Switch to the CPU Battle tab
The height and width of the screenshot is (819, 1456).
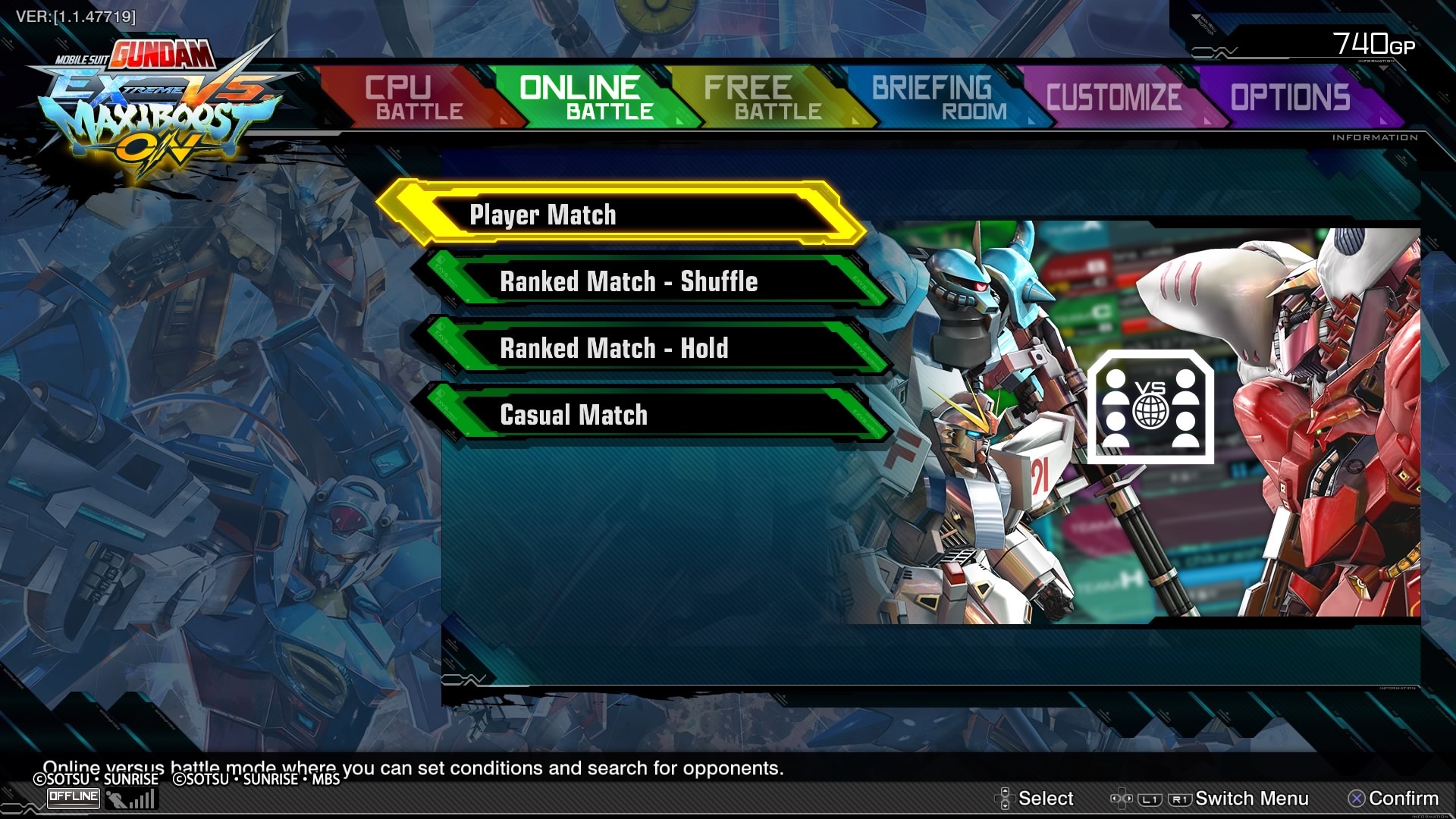(413, 98)
